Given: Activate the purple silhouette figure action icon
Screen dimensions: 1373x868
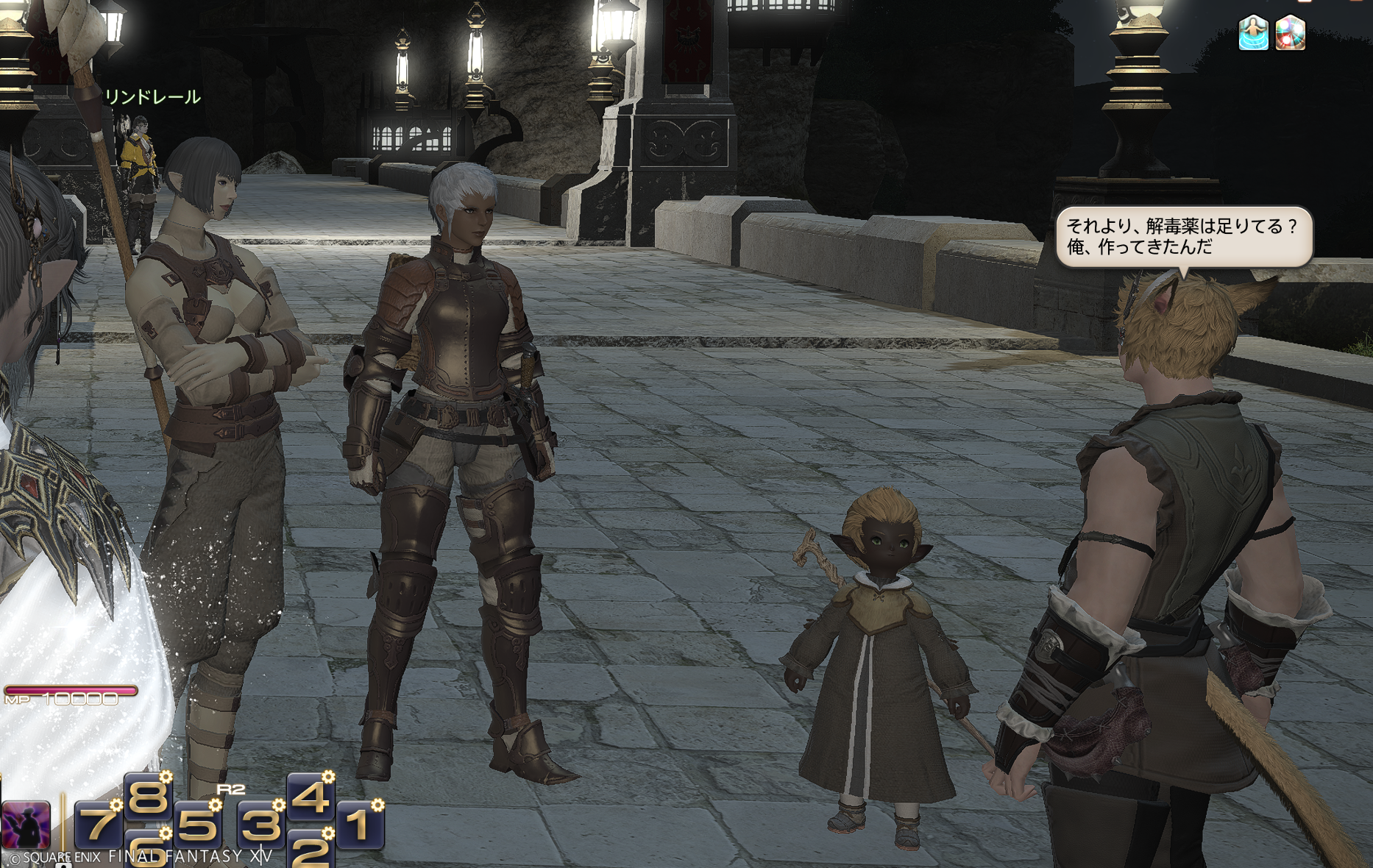Looking at the screenshot, I should (x=26, y=825).
